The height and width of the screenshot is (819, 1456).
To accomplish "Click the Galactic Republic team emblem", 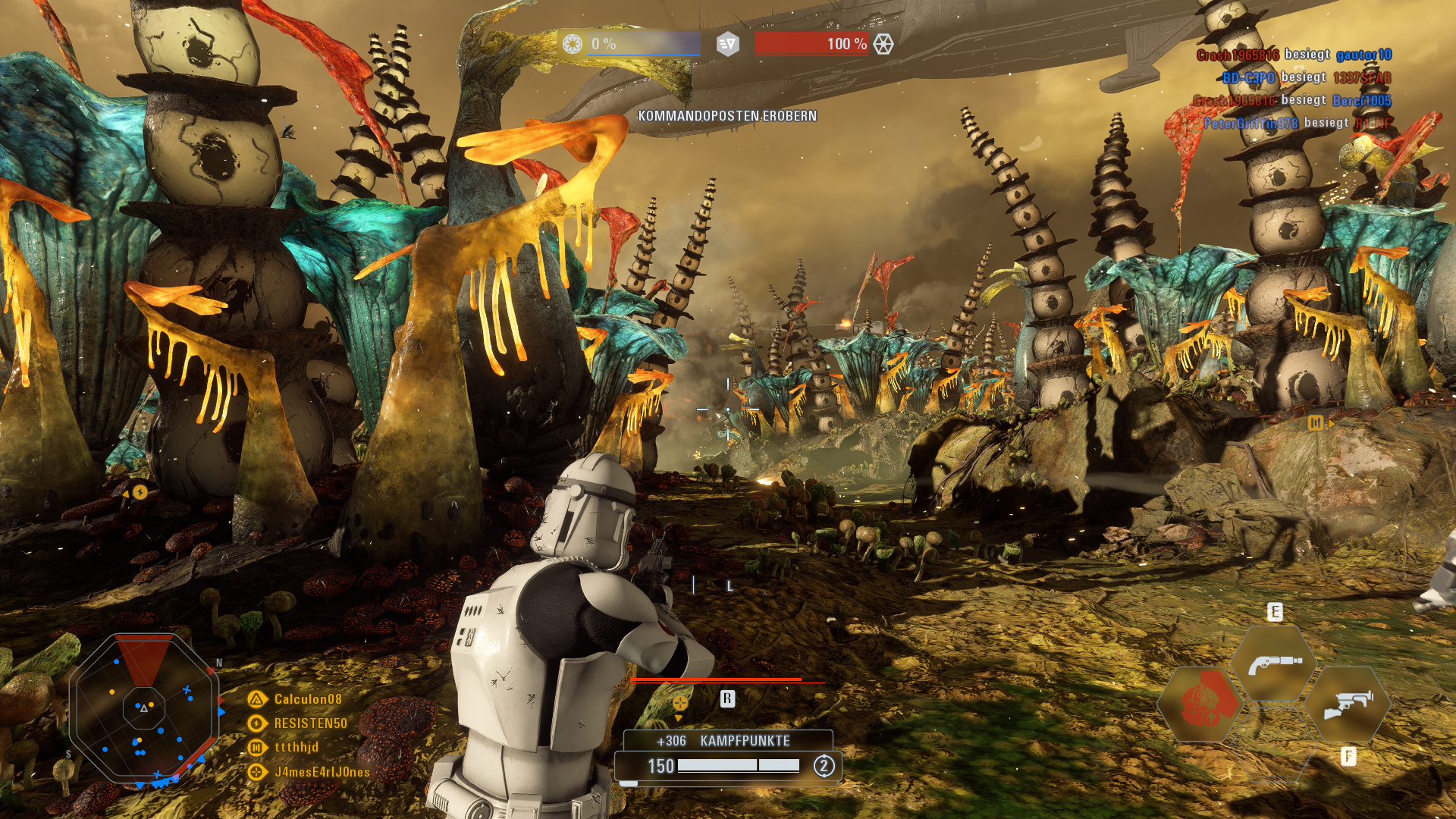I will [x=573, y=44].
